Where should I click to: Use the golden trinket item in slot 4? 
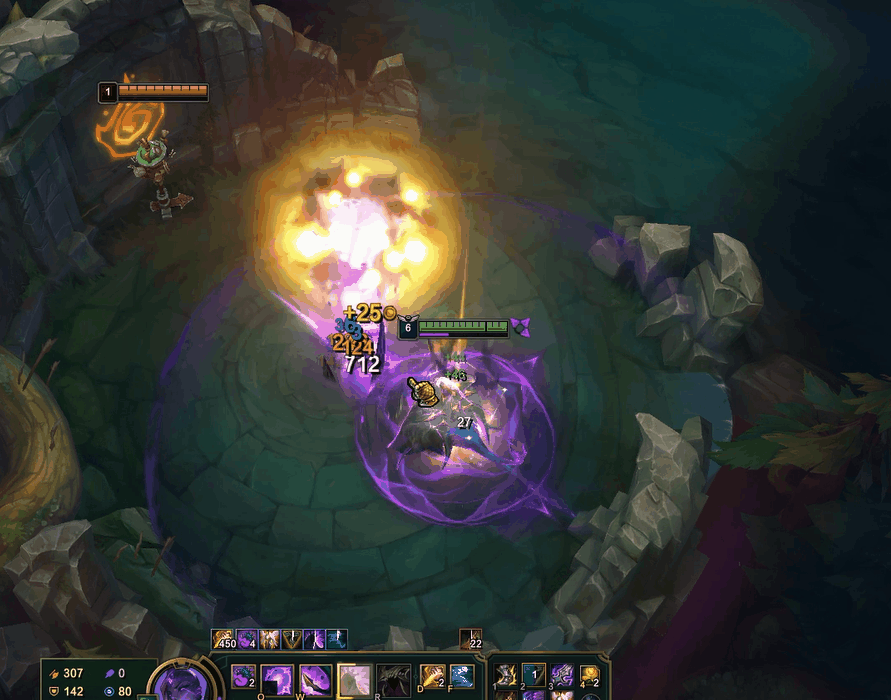click(x=591, y=677)
